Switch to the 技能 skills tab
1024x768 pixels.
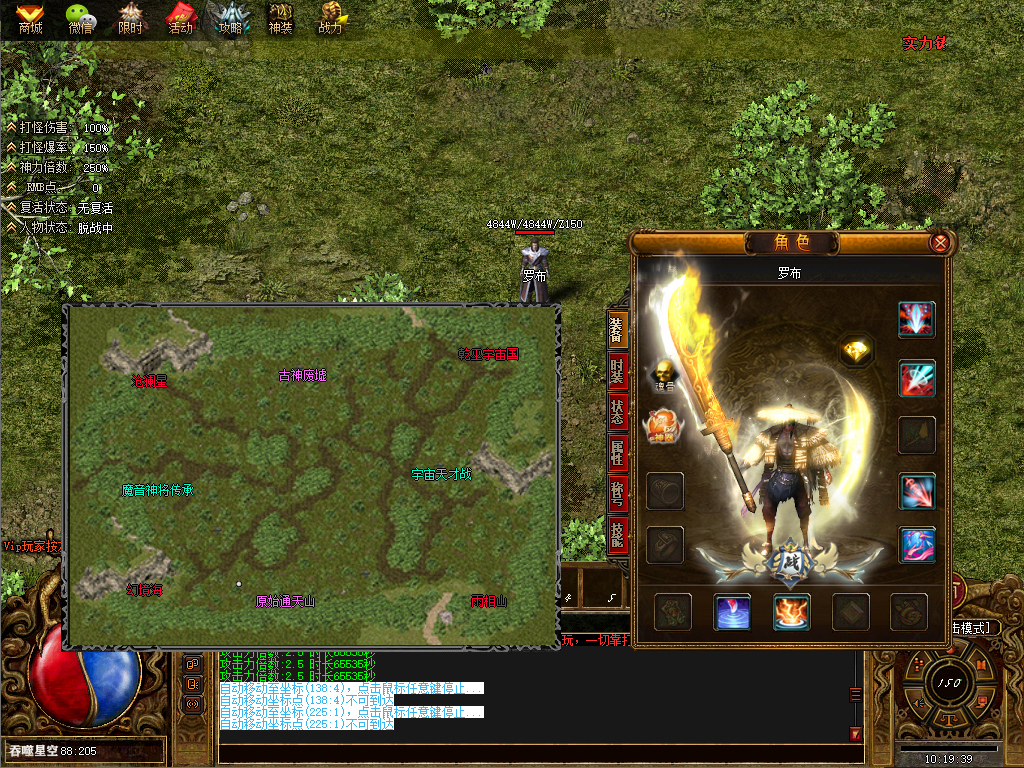619,531
